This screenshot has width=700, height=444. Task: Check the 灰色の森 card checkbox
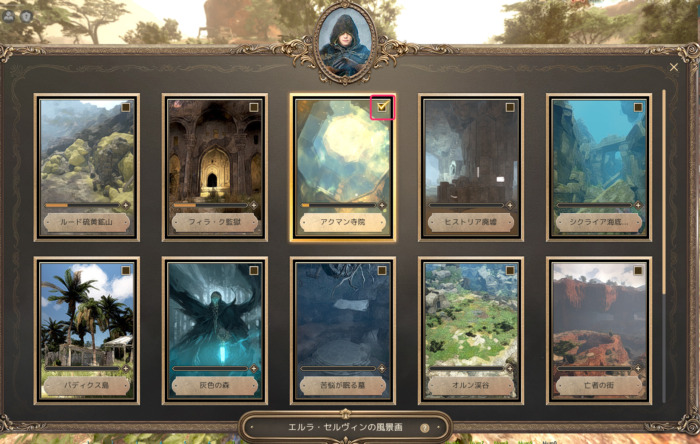[x=254, y=270]
